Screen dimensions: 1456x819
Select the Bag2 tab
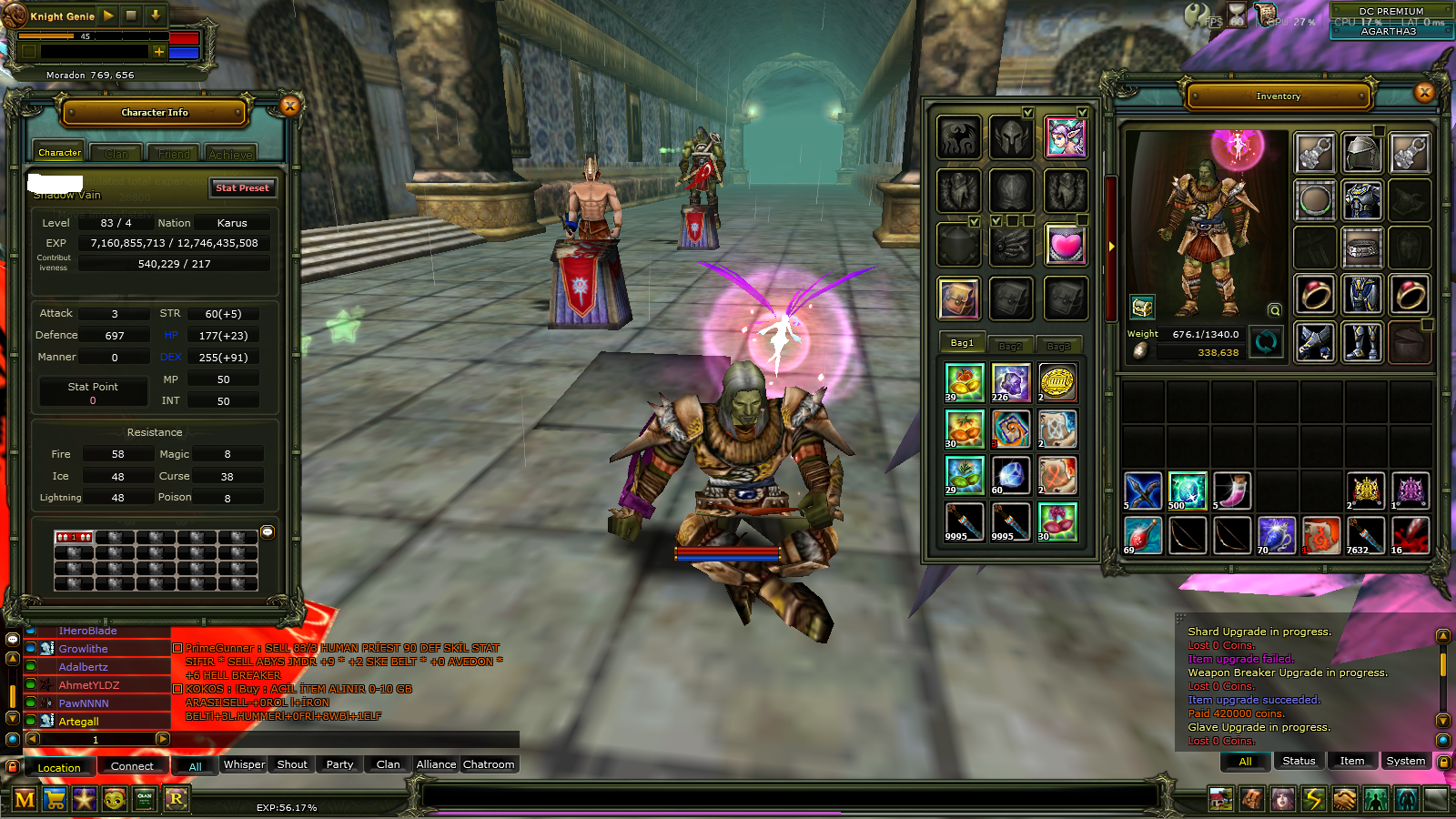[x=1010, y=346]
